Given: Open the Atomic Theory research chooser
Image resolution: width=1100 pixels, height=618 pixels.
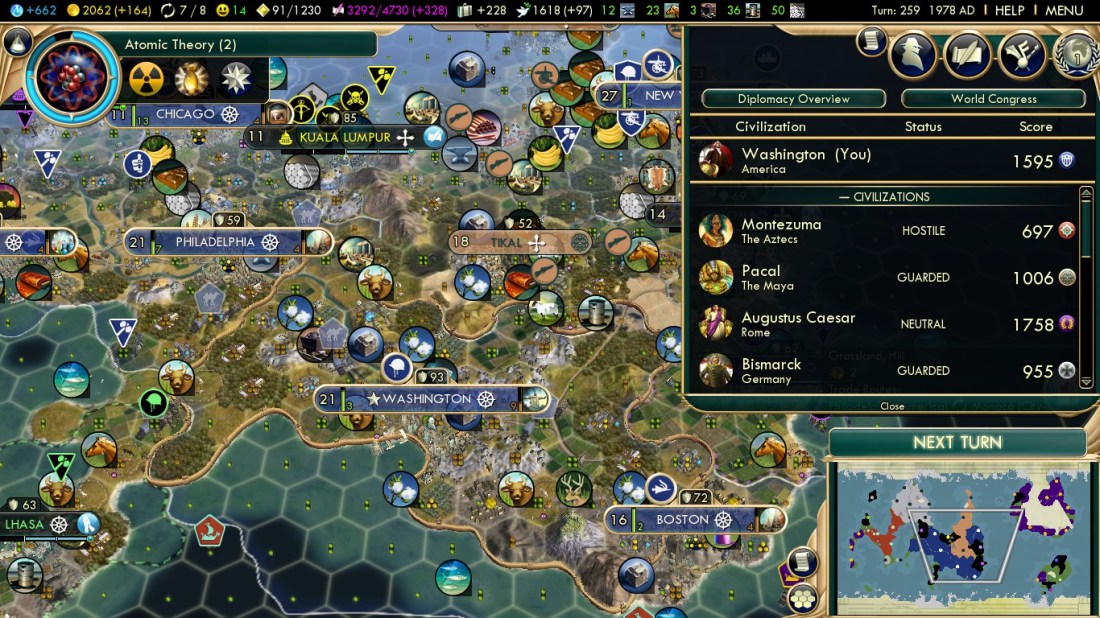Looking at the screenshot, I should tap(72, 77).
